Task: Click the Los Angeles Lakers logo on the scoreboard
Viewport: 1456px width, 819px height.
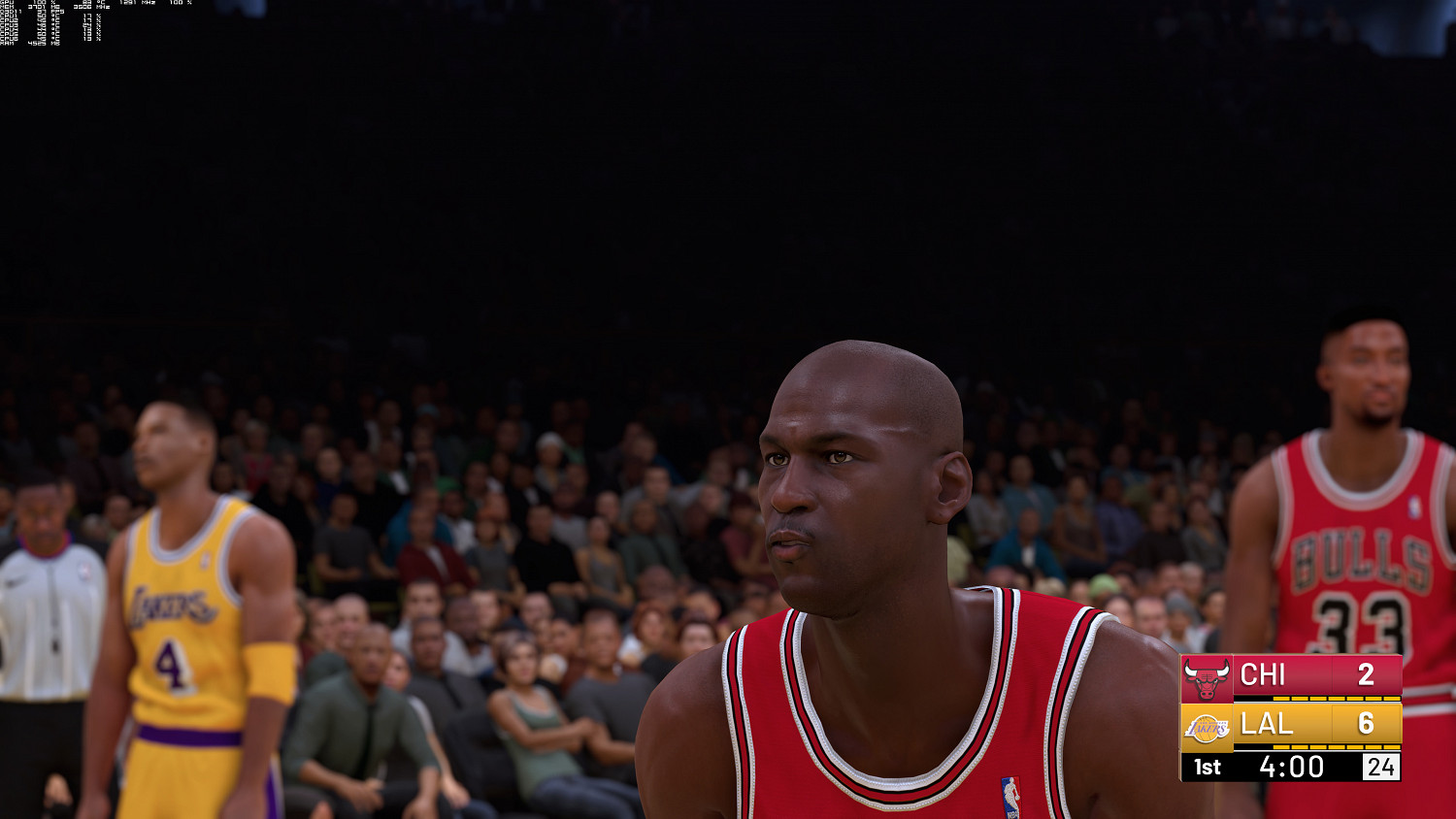Action: [1205, 726]
